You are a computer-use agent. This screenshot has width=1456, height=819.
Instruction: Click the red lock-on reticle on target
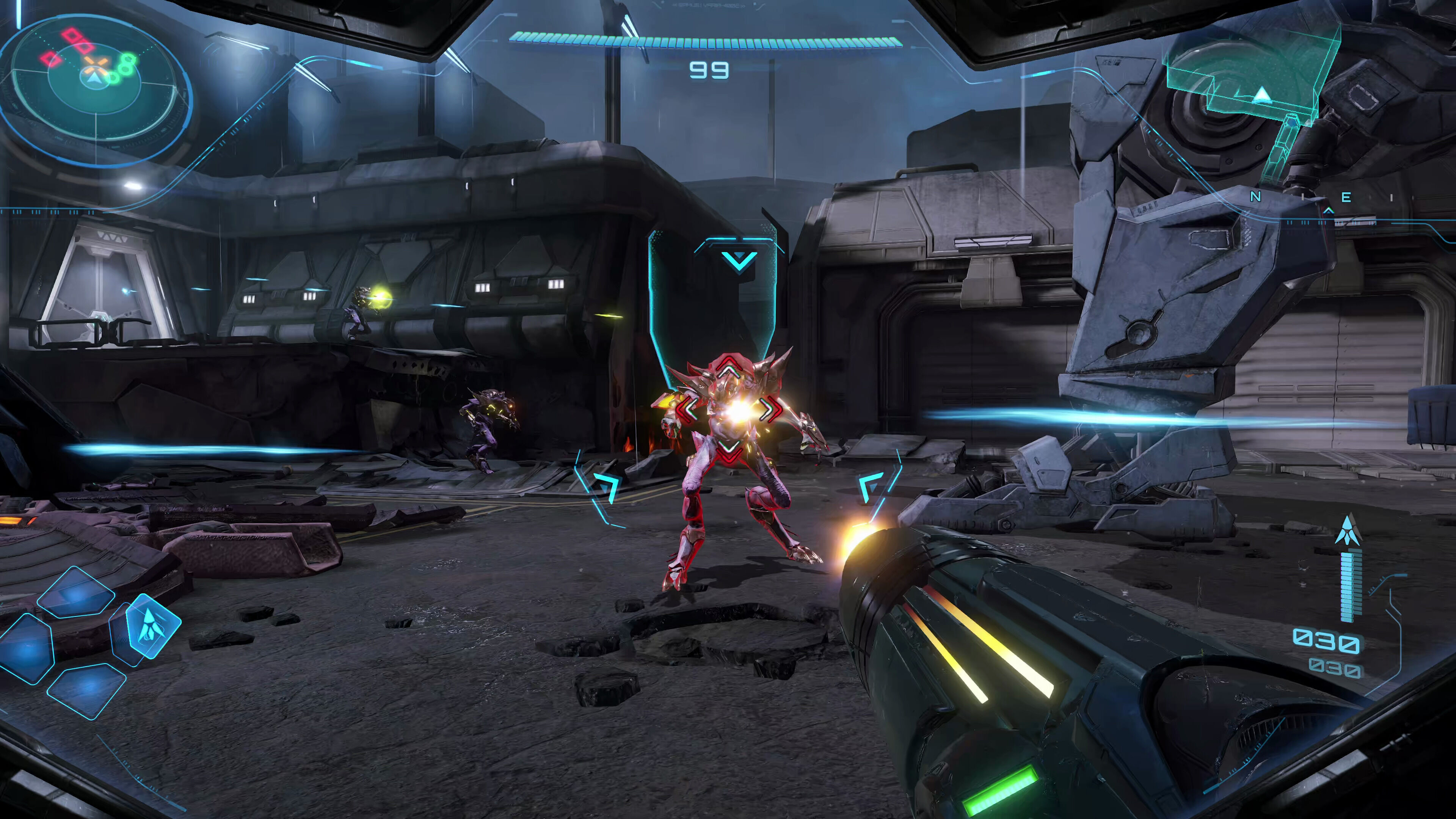coord(729,410)
